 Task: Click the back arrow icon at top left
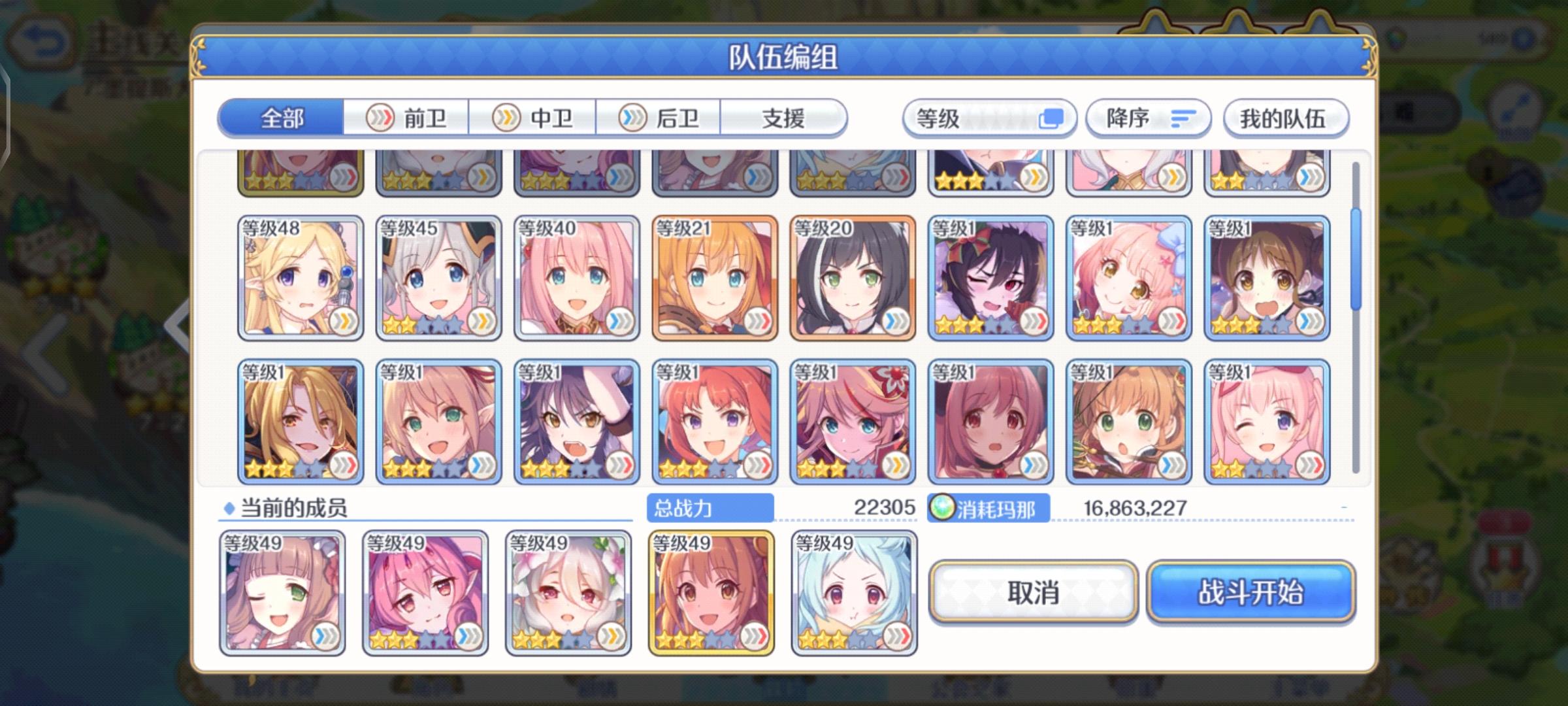tap(39, 39)
